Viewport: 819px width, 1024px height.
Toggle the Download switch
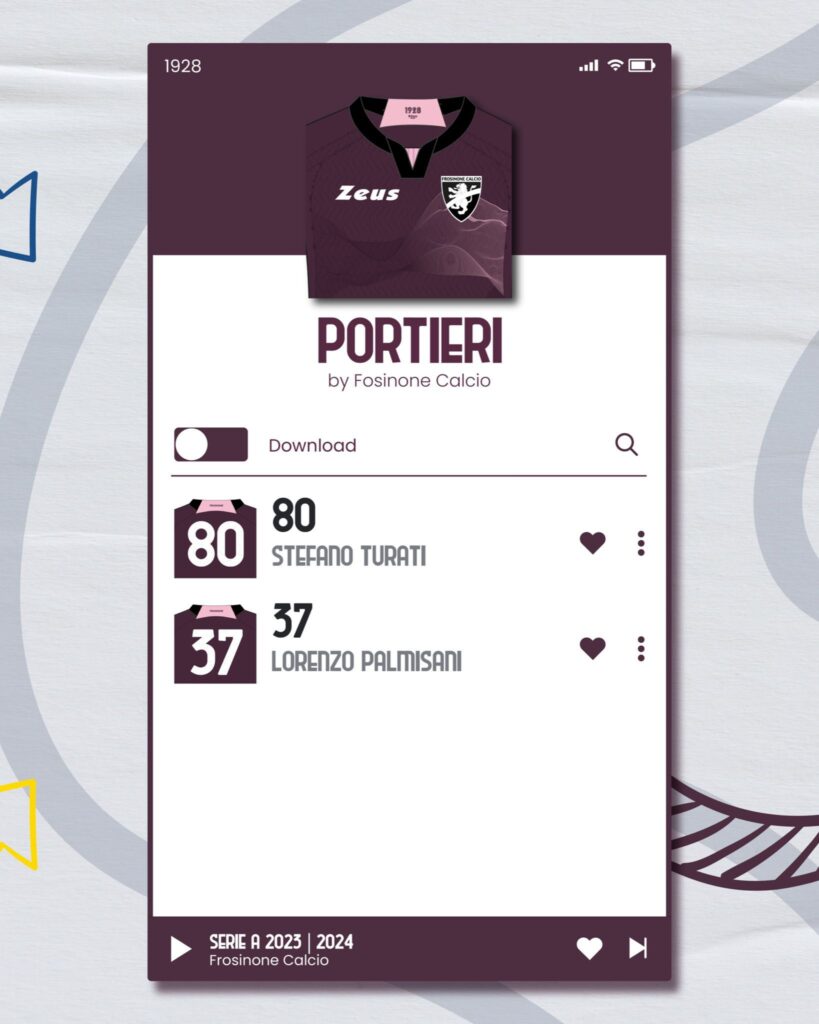[211, 445]
